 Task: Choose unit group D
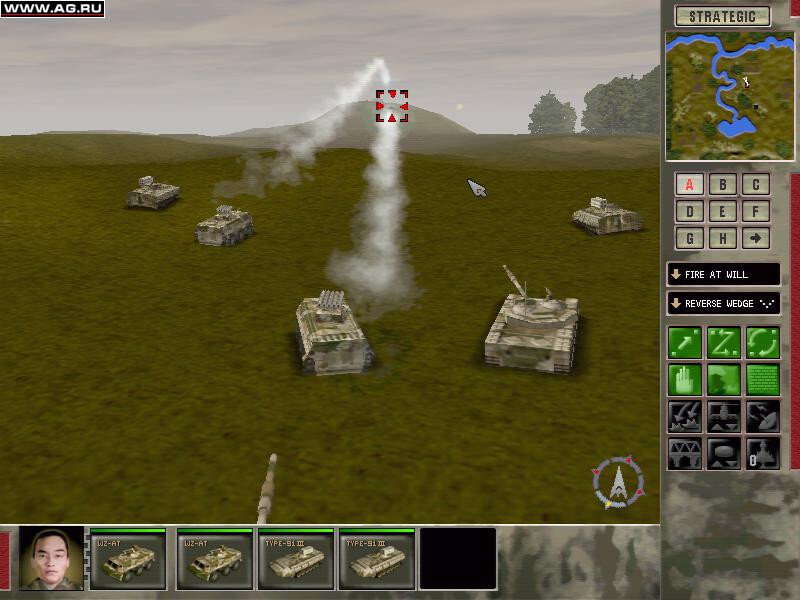[x=690, y=211]
